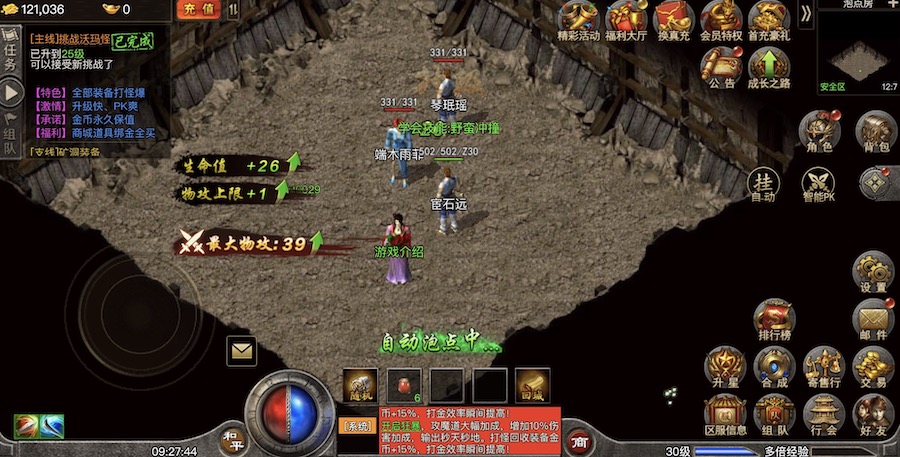Toggle the 智能PK mode button
900x457 pixels.
click(x=819, y=184)
